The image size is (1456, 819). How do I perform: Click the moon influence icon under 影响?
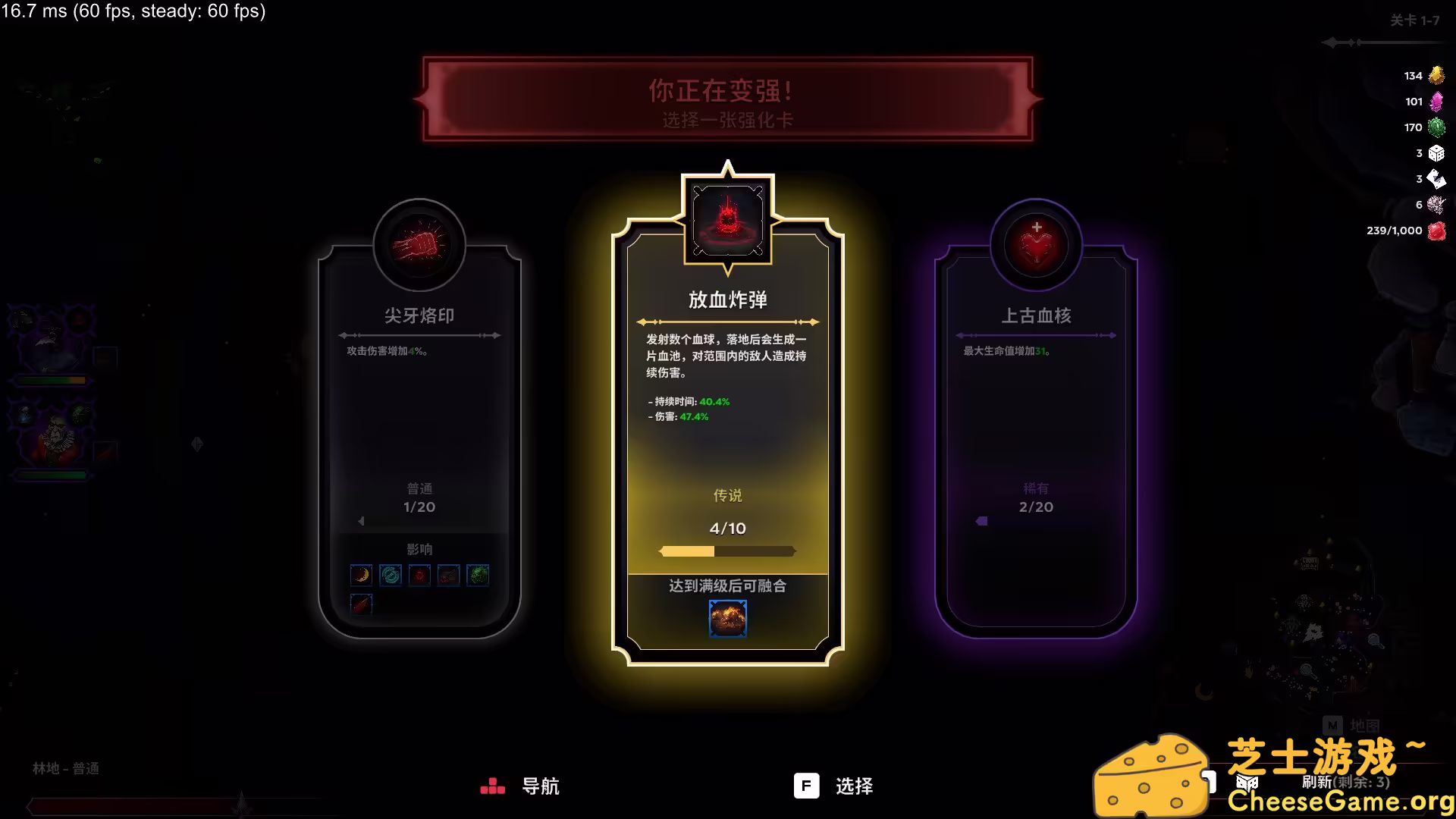point(361,575)
